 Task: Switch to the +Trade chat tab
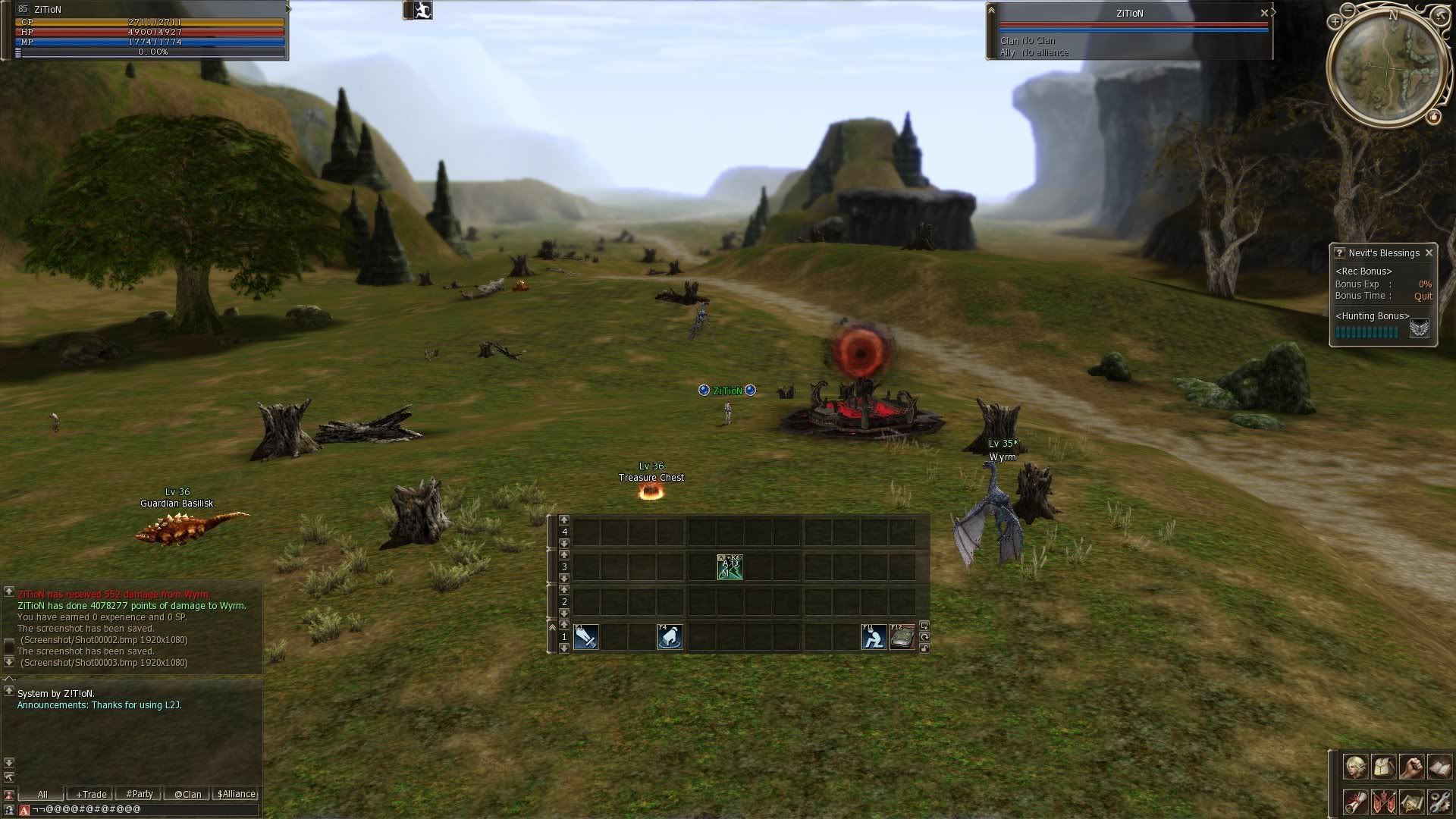click(x=91, y=794)
